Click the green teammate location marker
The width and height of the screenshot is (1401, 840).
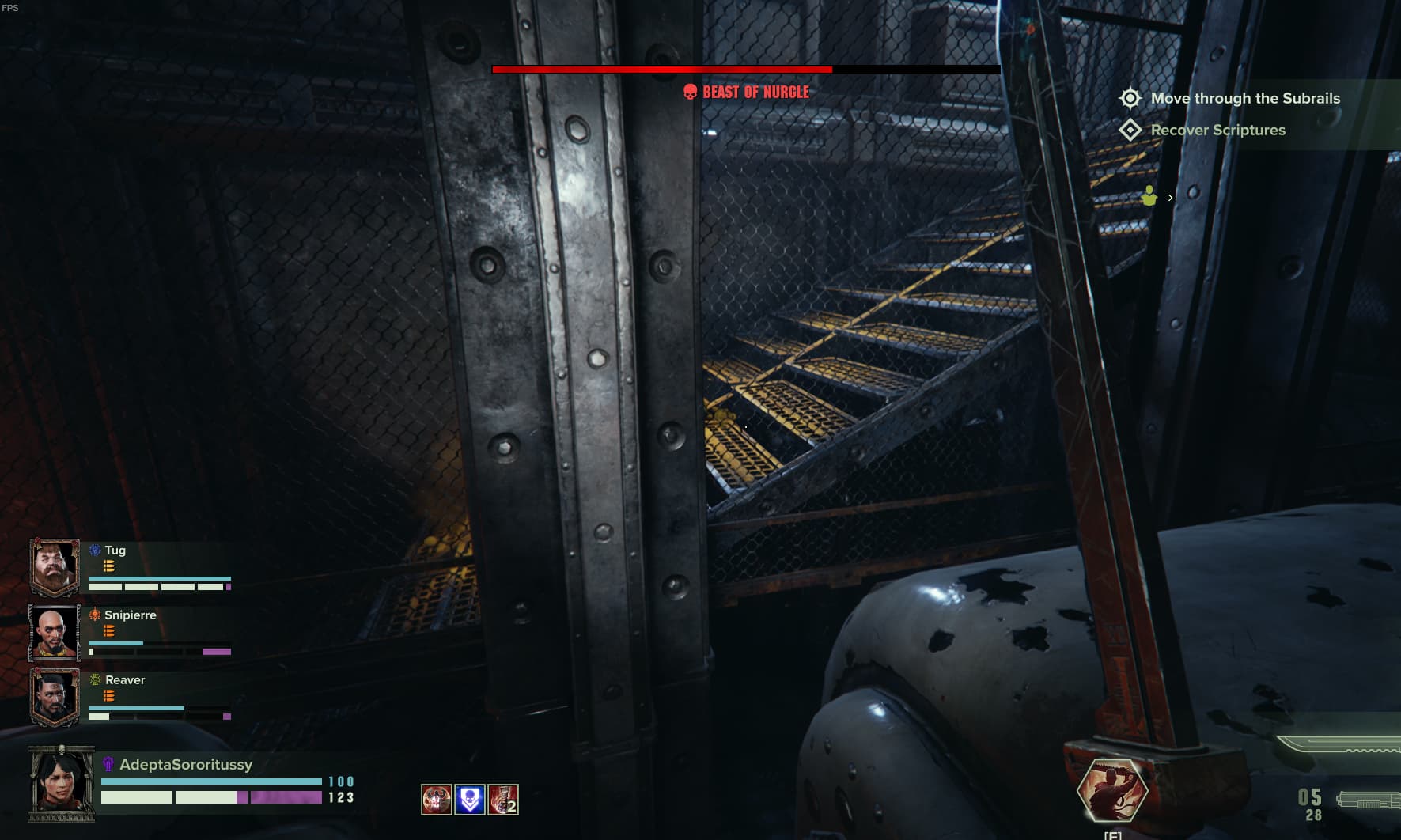(1149, 196)
